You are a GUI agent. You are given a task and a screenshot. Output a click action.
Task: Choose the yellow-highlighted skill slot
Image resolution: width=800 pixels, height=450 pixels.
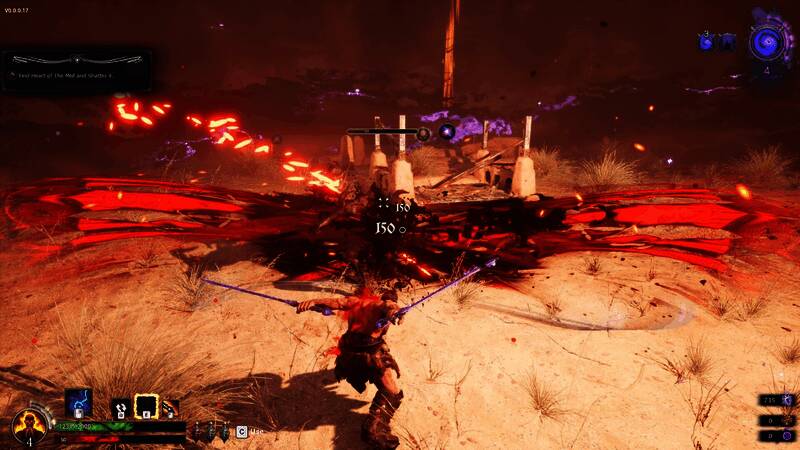pos(146,407)
